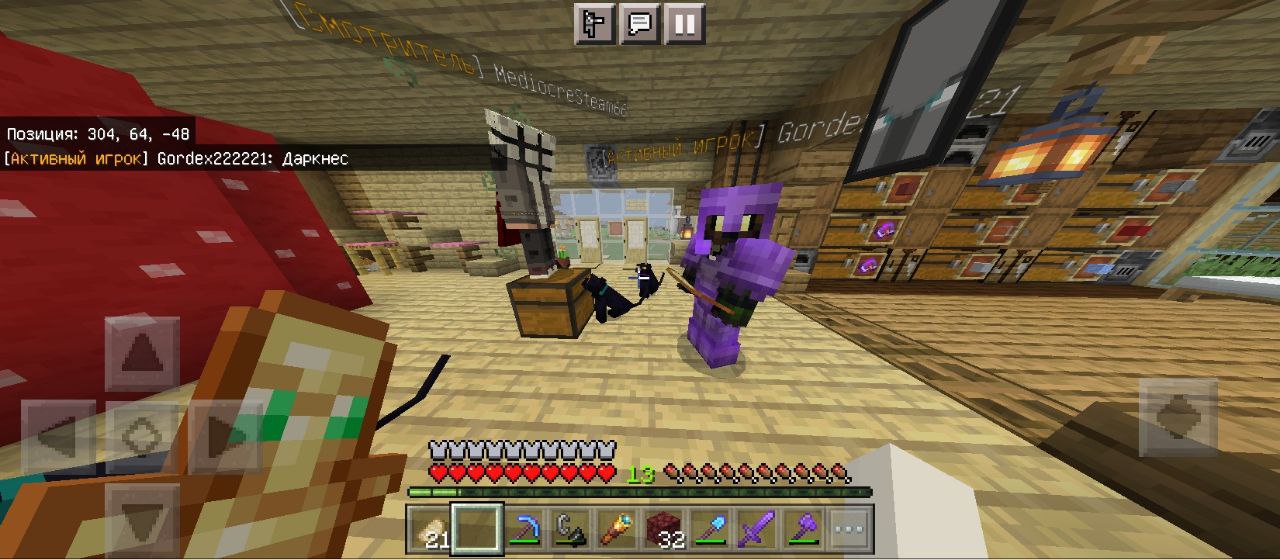The height and width of the screenshot is (559, 1280).
Task: Select the flint and steel slot
Action: coord(568,529)
